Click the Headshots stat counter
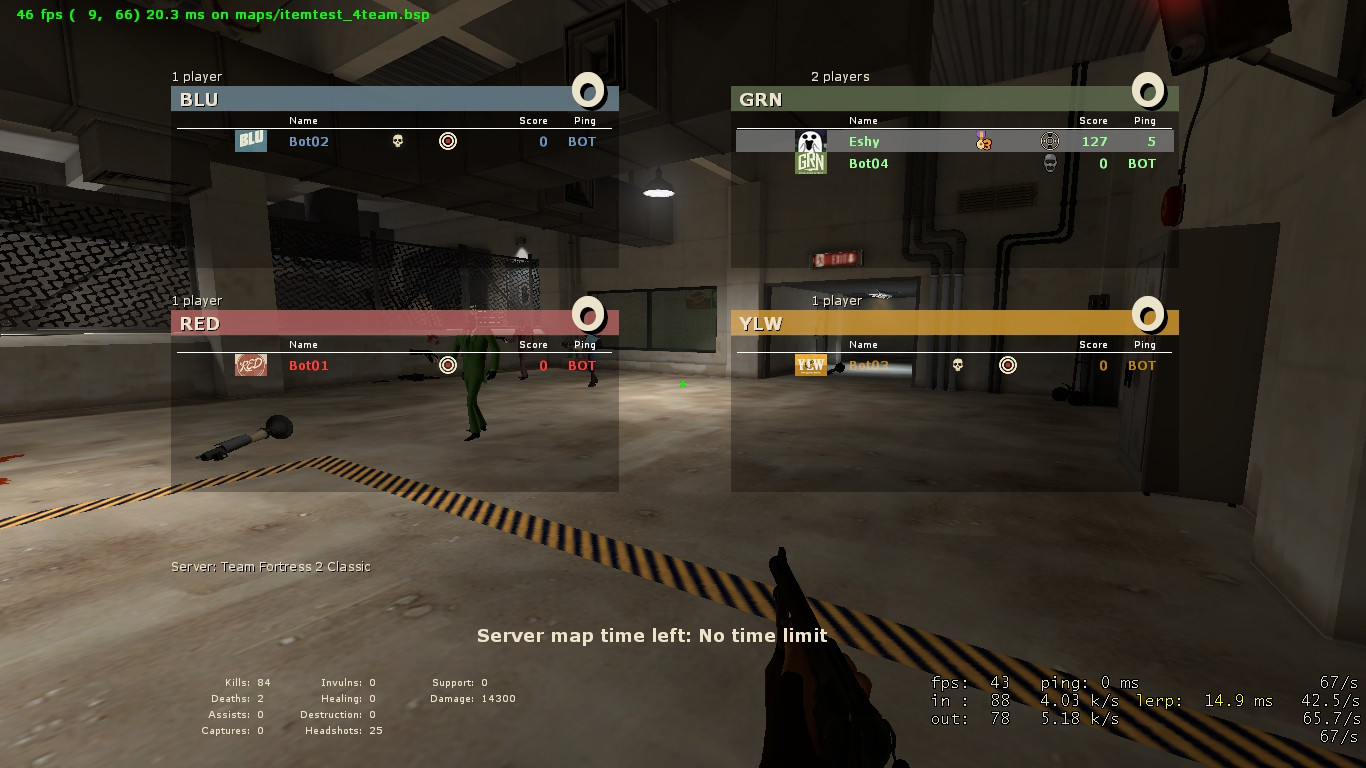 click(x=333, y=731)
